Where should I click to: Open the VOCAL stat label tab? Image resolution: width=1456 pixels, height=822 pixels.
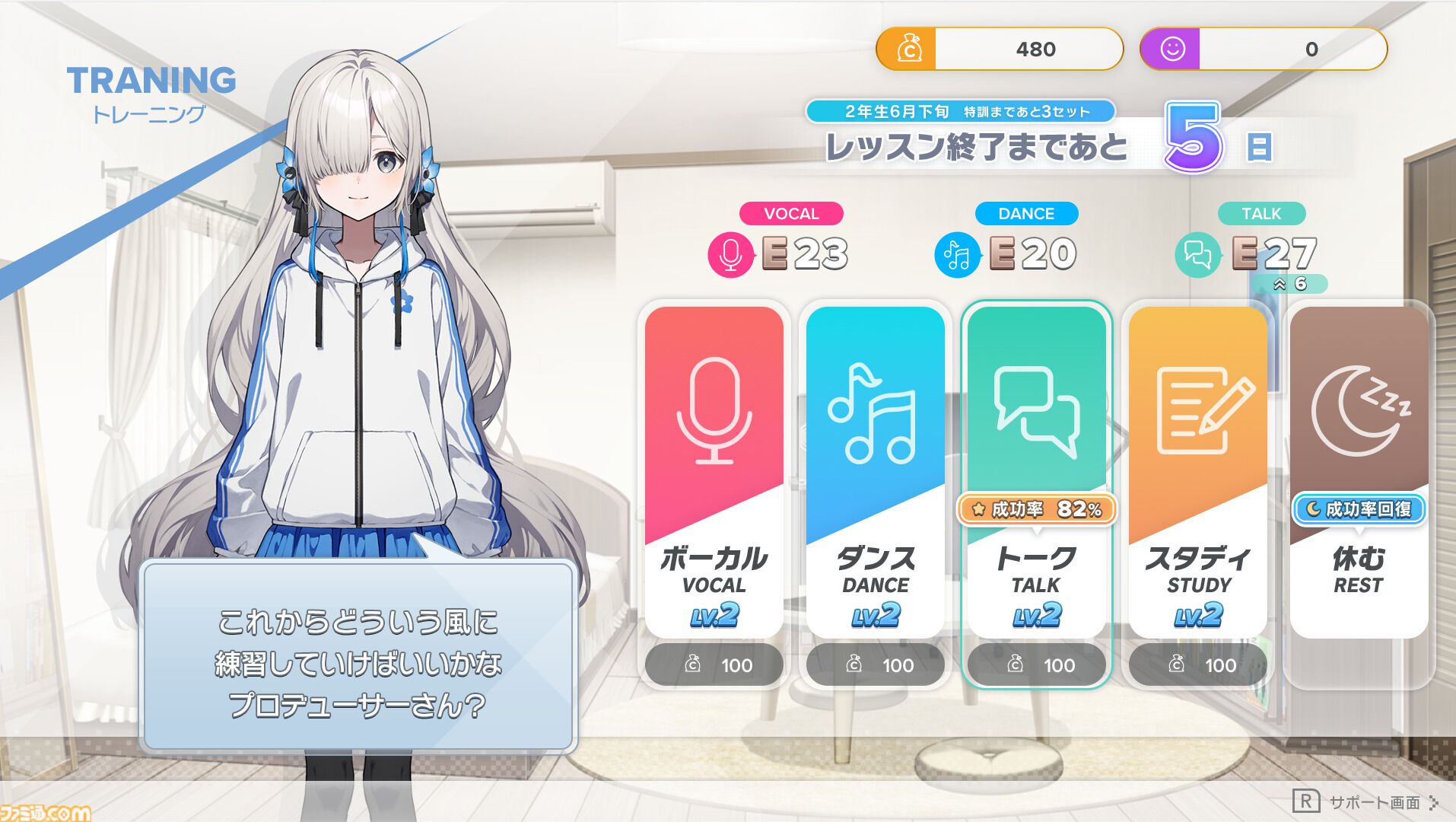coord(791,214)
